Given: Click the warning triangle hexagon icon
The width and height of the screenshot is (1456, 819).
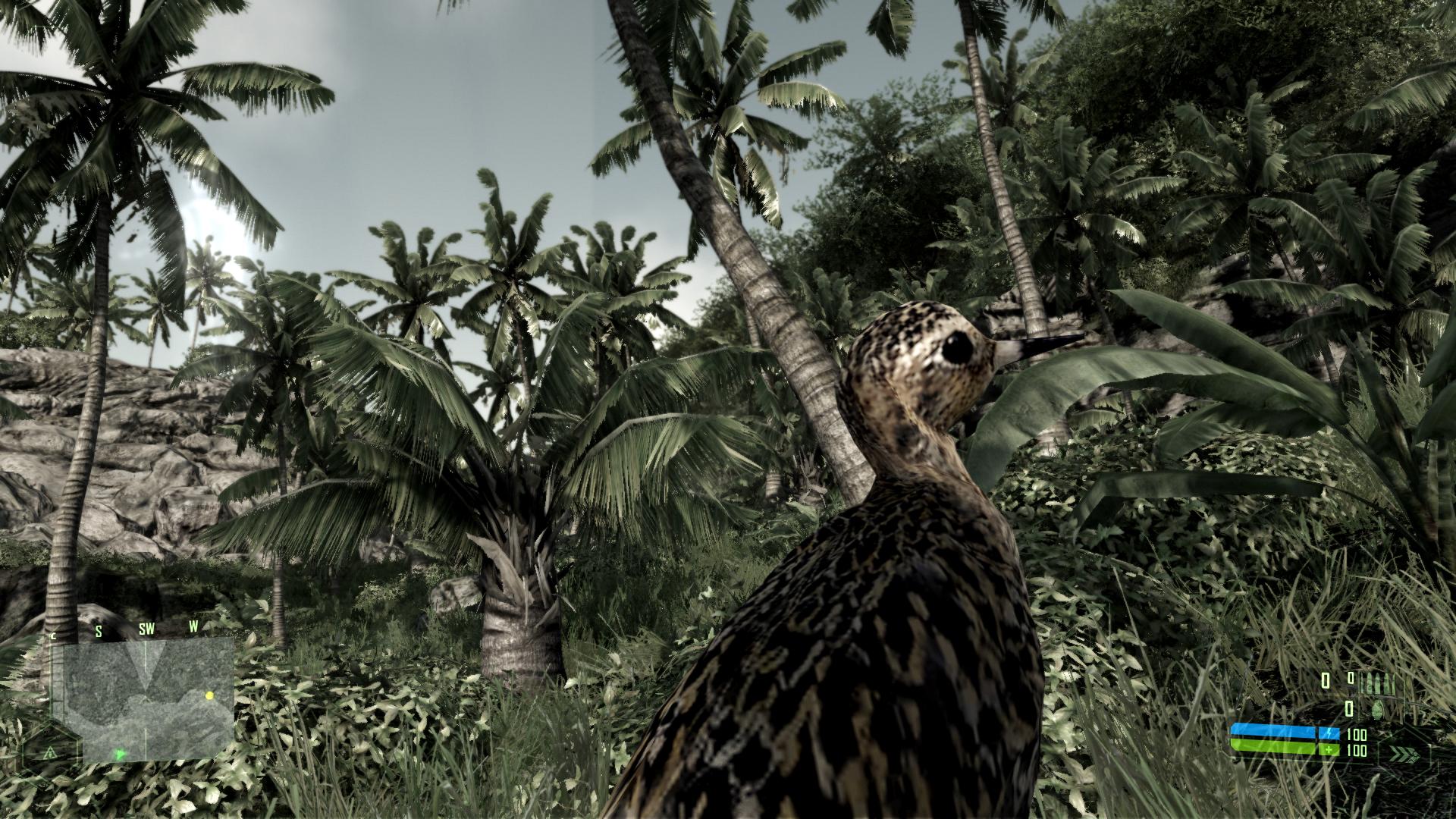Looking at the screenshot, I should point(50,752).
